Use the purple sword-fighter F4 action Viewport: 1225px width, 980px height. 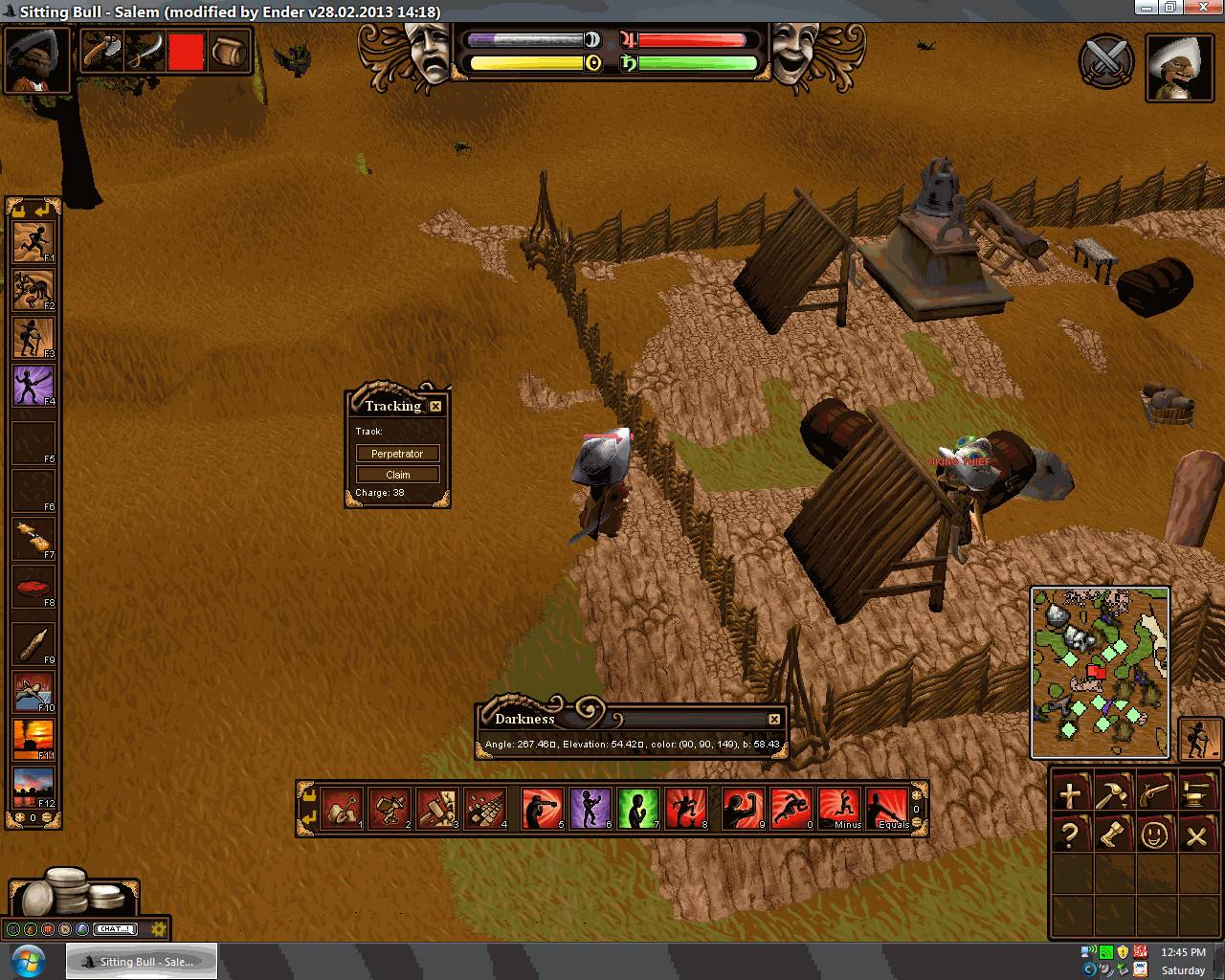point(33,386)
